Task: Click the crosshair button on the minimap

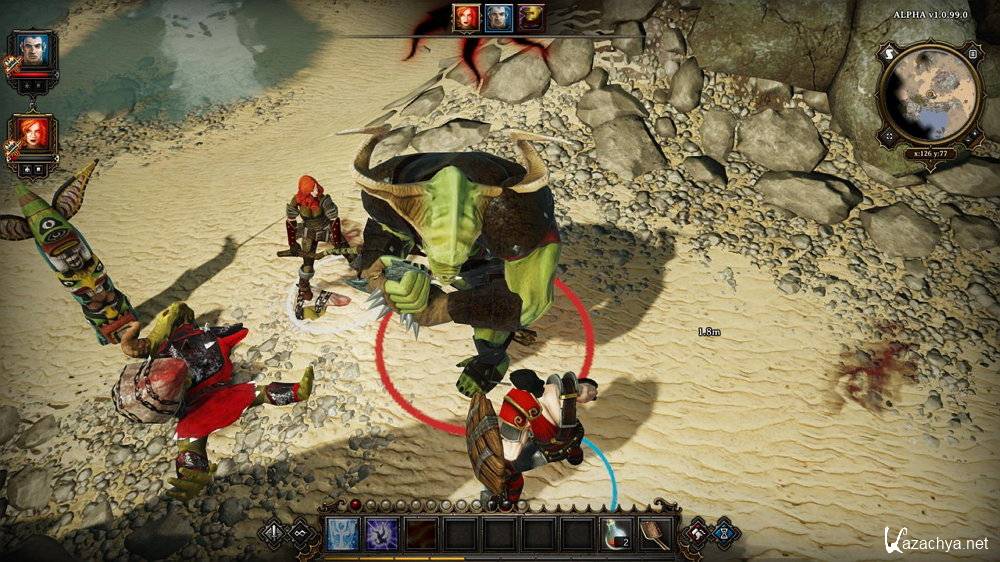Action: pos(886,135)
